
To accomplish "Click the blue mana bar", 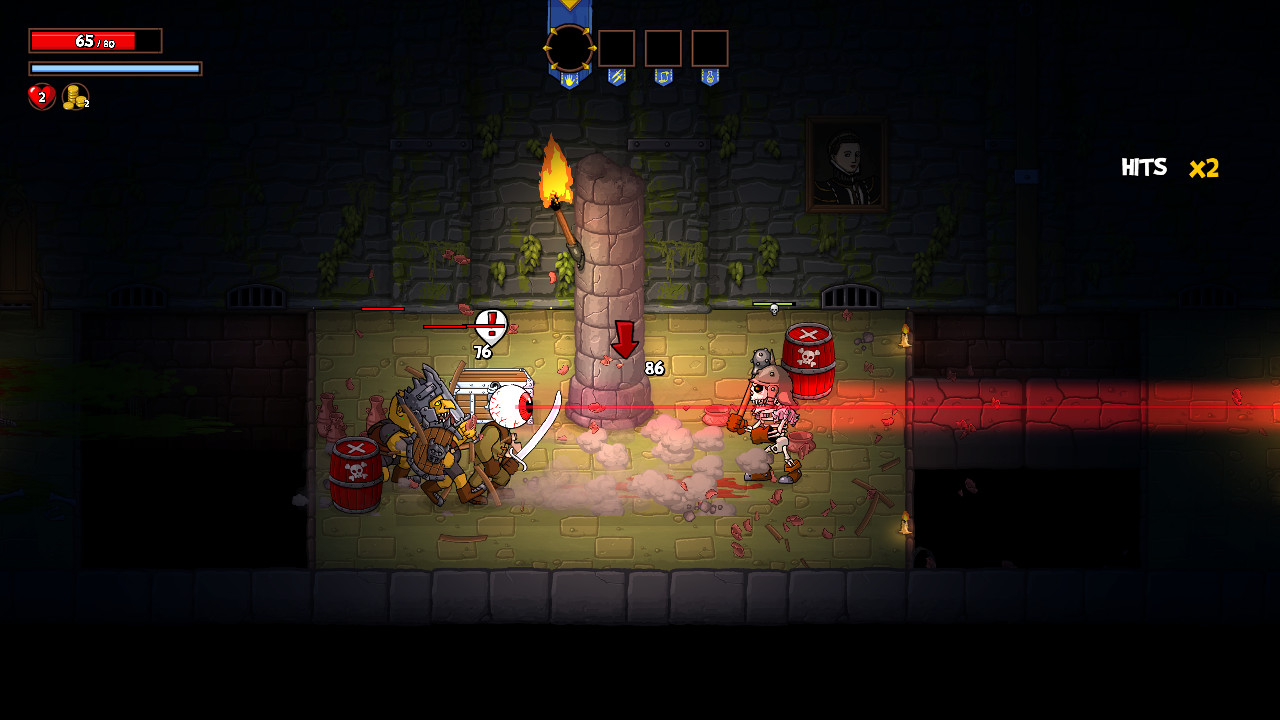I will click(x=115, y=68).
